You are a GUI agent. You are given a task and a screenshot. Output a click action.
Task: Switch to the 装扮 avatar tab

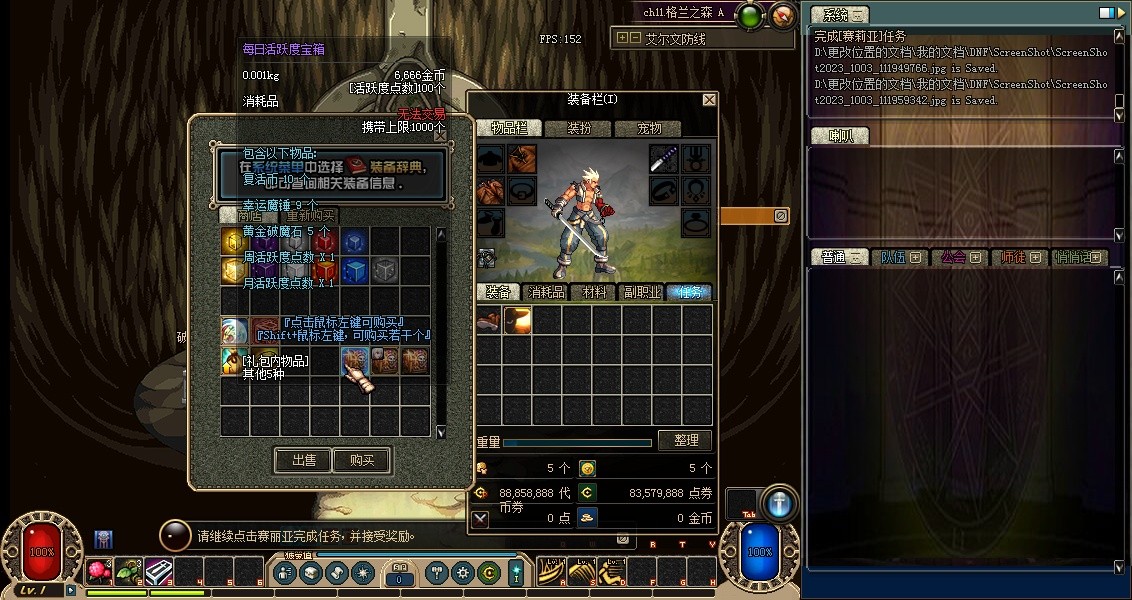579,128
